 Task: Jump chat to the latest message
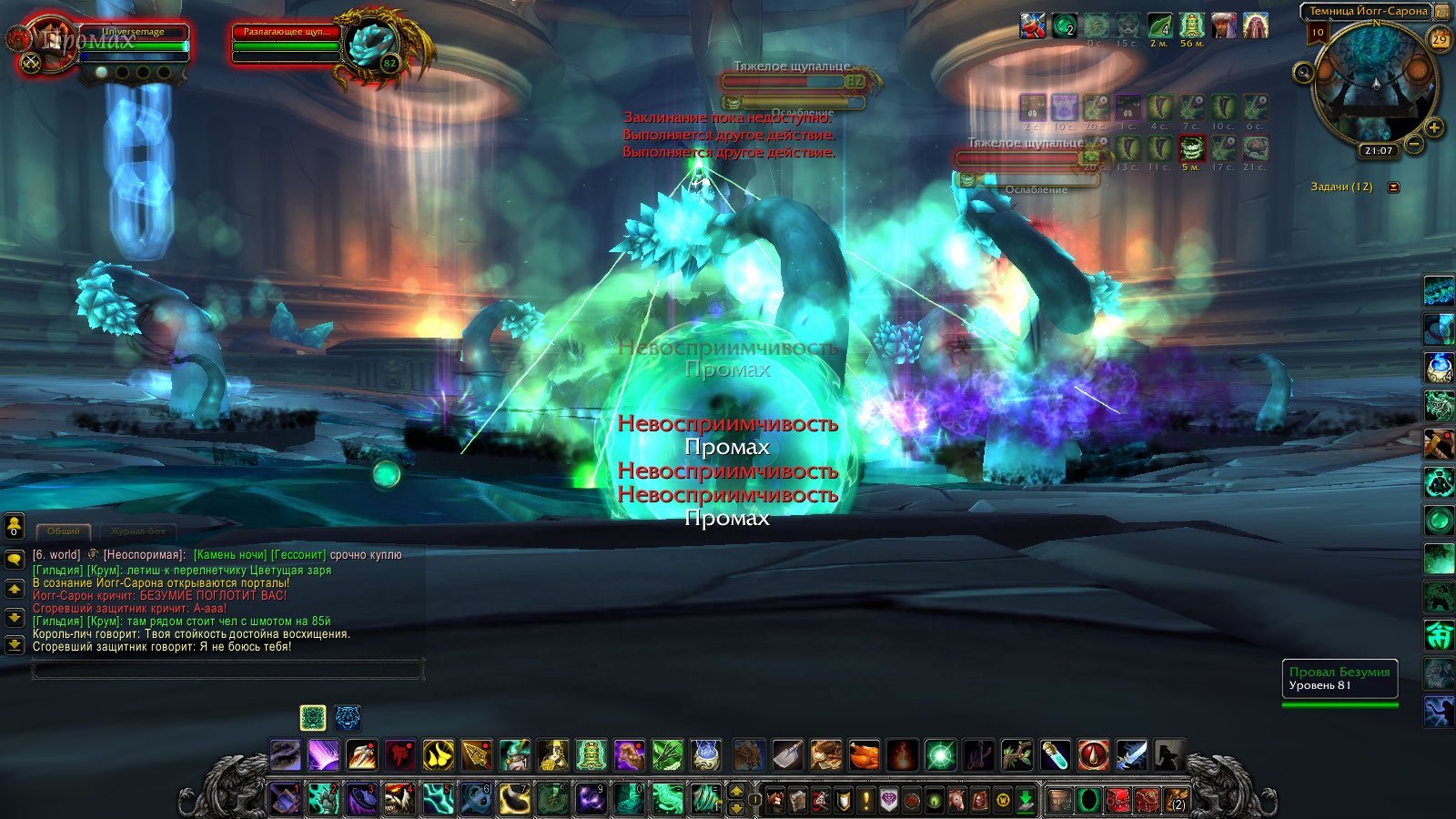pyautogui.click(x=14, y=645)
